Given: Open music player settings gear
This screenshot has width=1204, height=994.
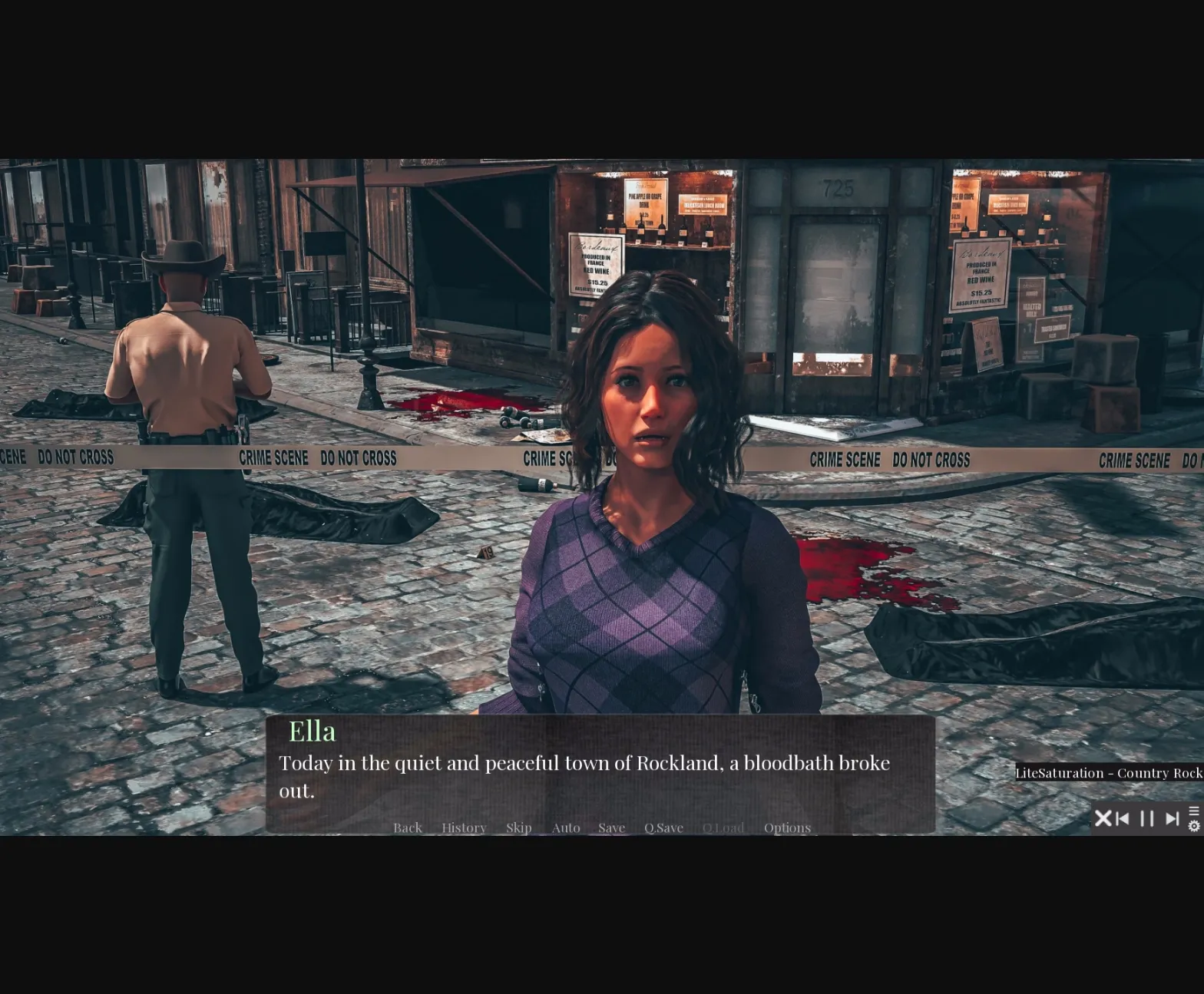Looking at the screenshot, I should (1194, 826).
